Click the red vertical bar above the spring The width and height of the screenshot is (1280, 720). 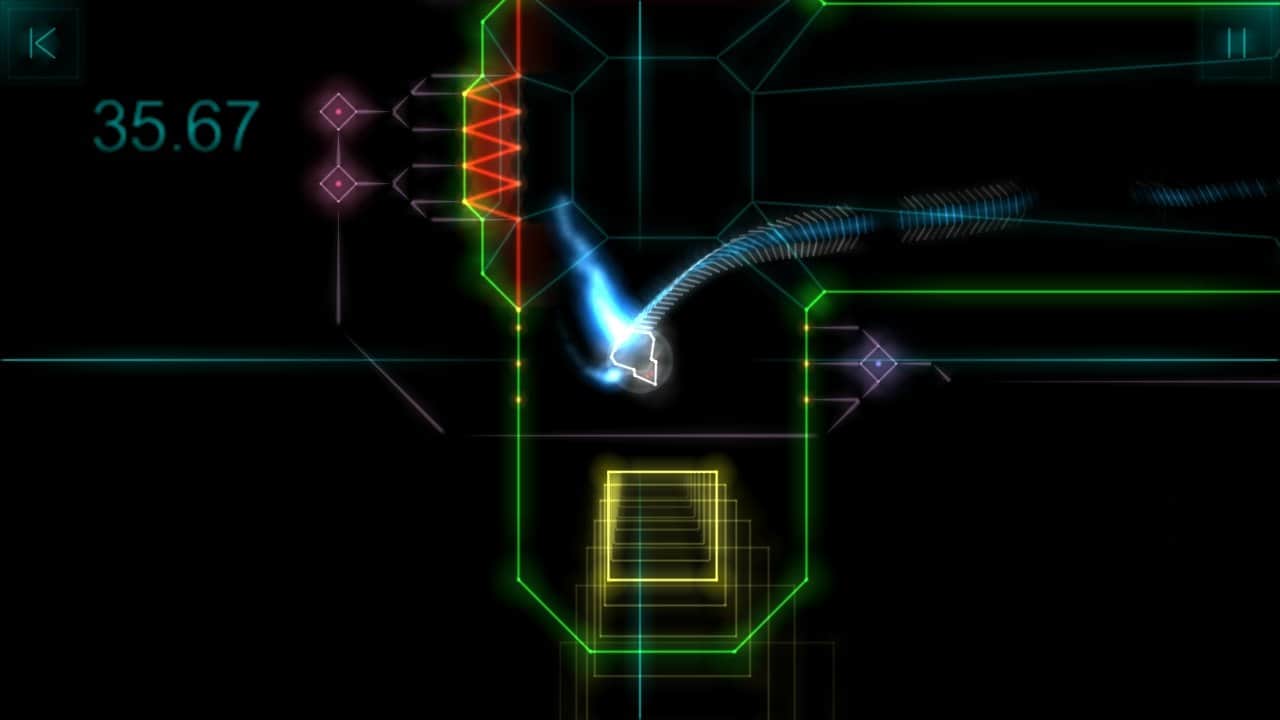pyautogui.click(x=518, y=40)
